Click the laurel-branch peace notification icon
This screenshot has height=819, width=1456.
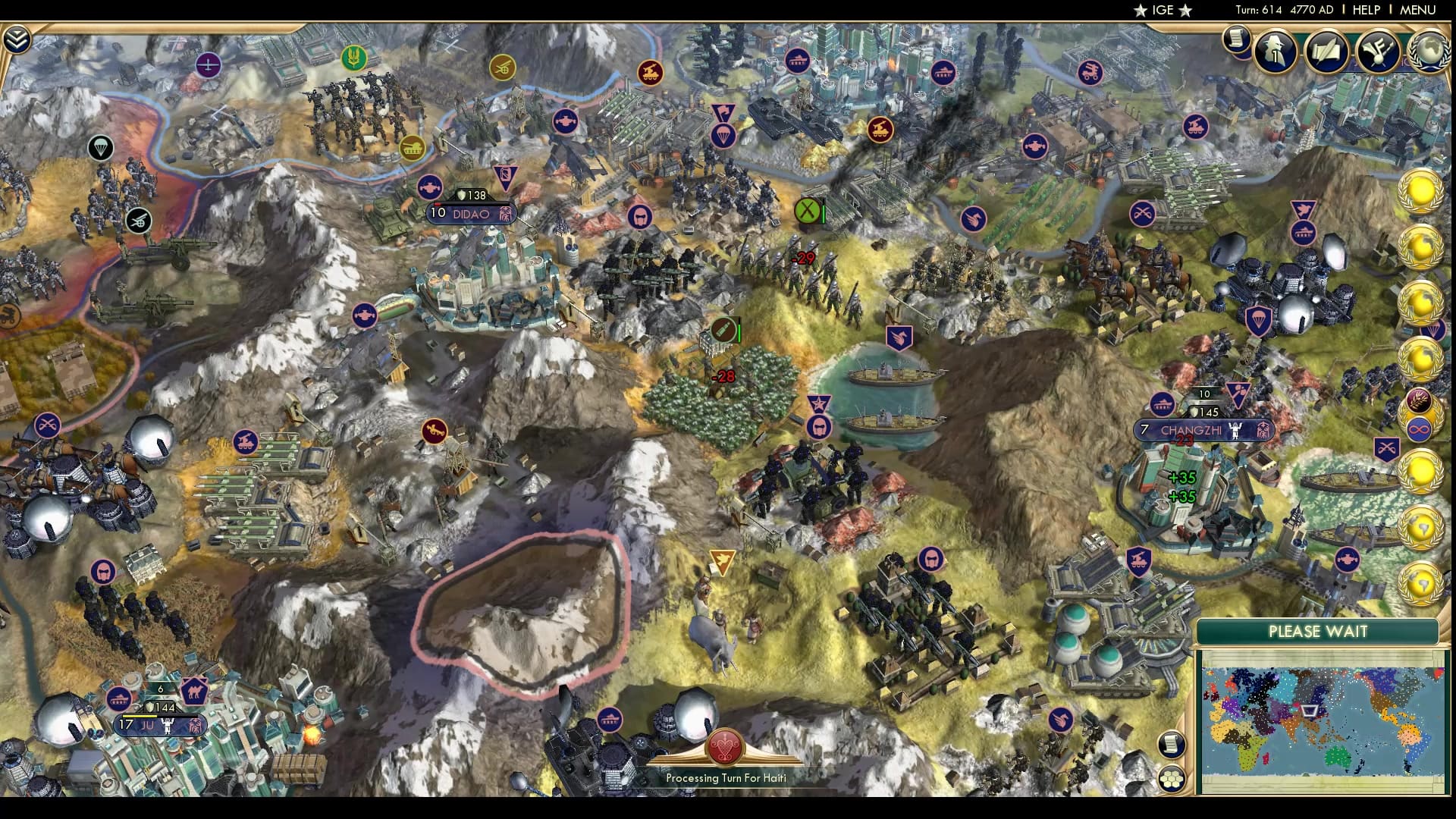pos(1419,402)
